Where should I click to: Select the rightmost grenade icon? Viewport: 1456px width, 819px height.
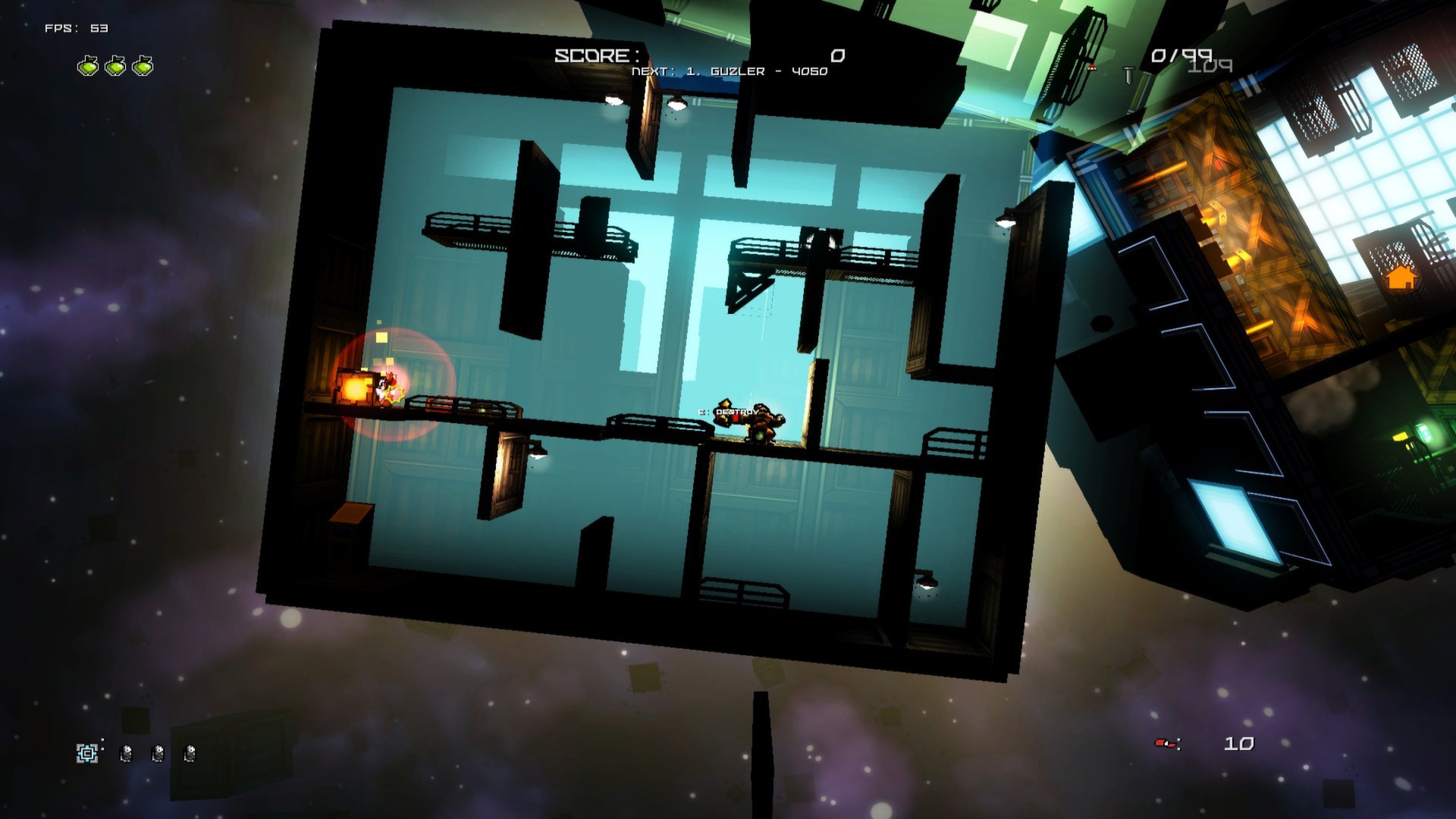(x=142, y=66)
